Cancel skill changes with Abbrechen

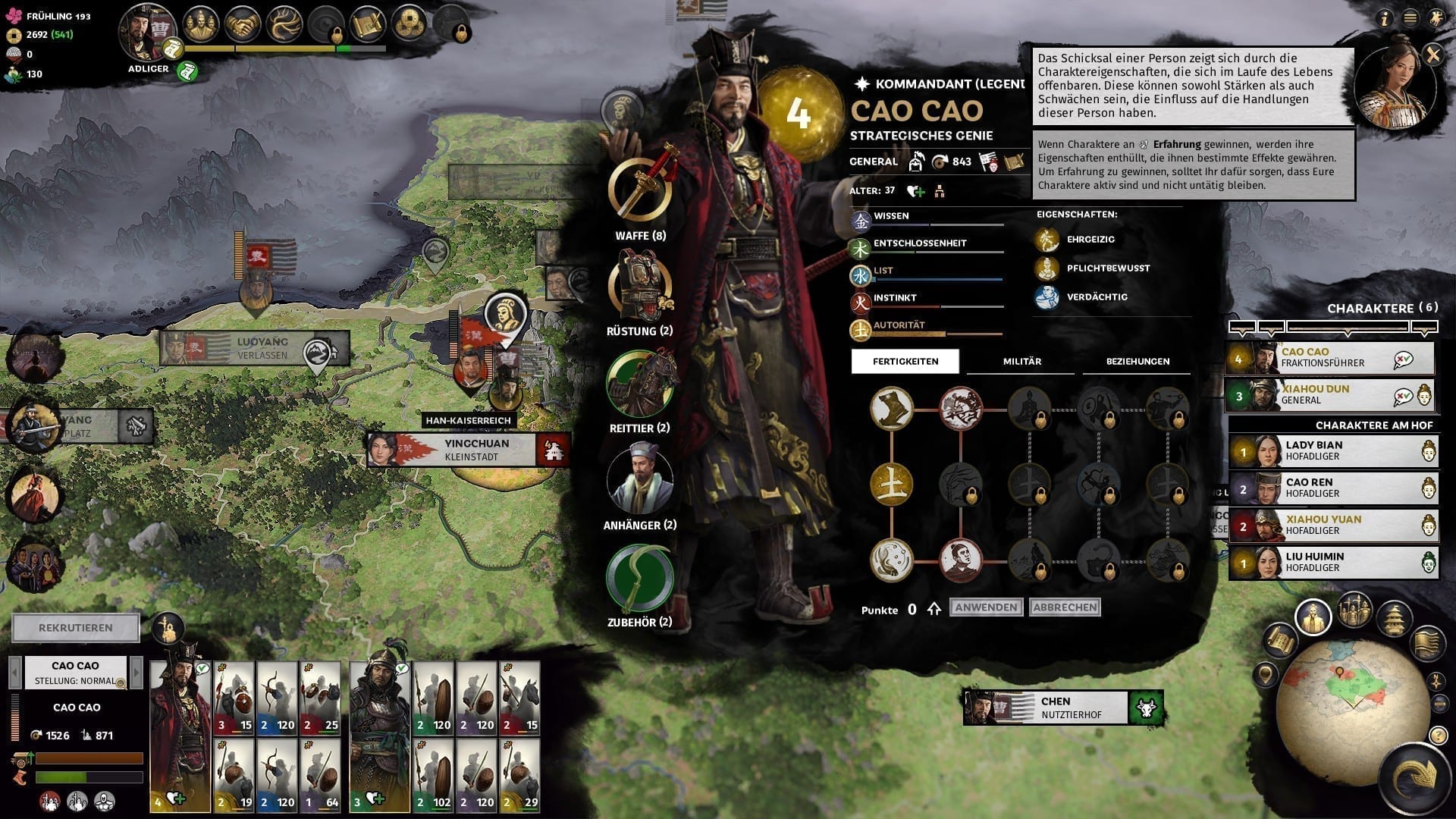tap(1065, 607)
